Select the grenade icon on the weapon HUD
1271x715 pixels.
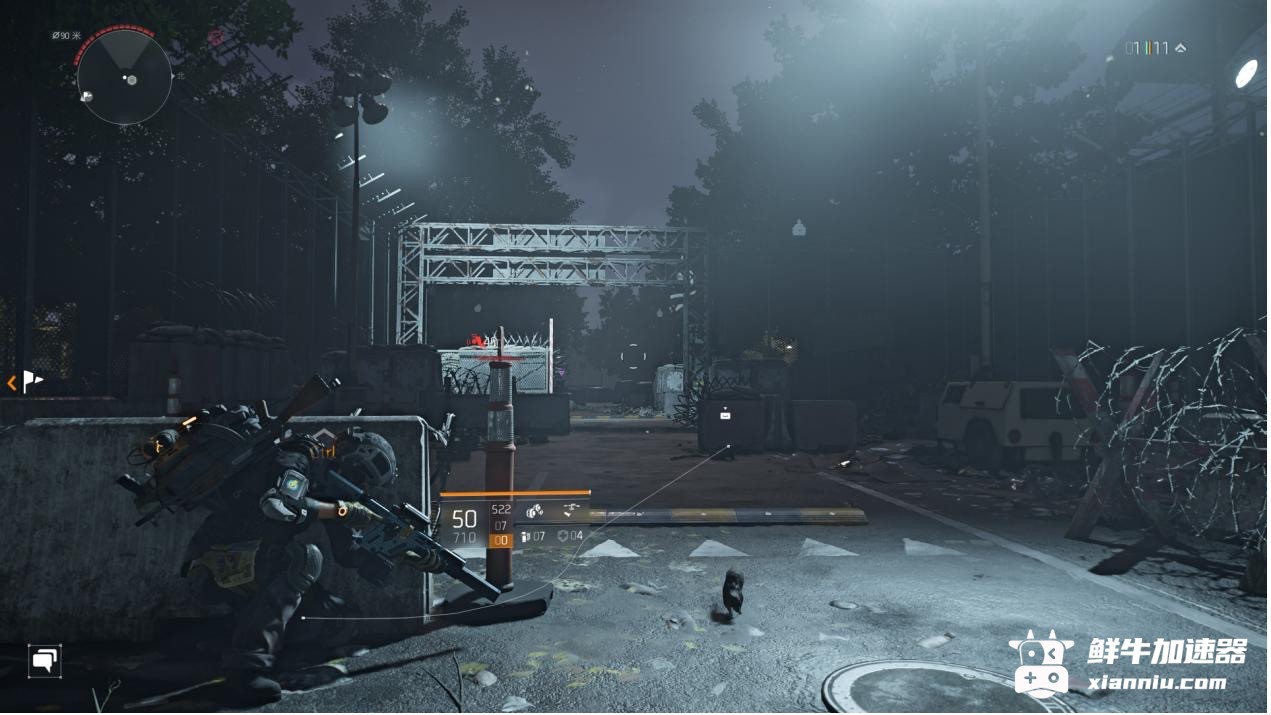click(526, 537)
